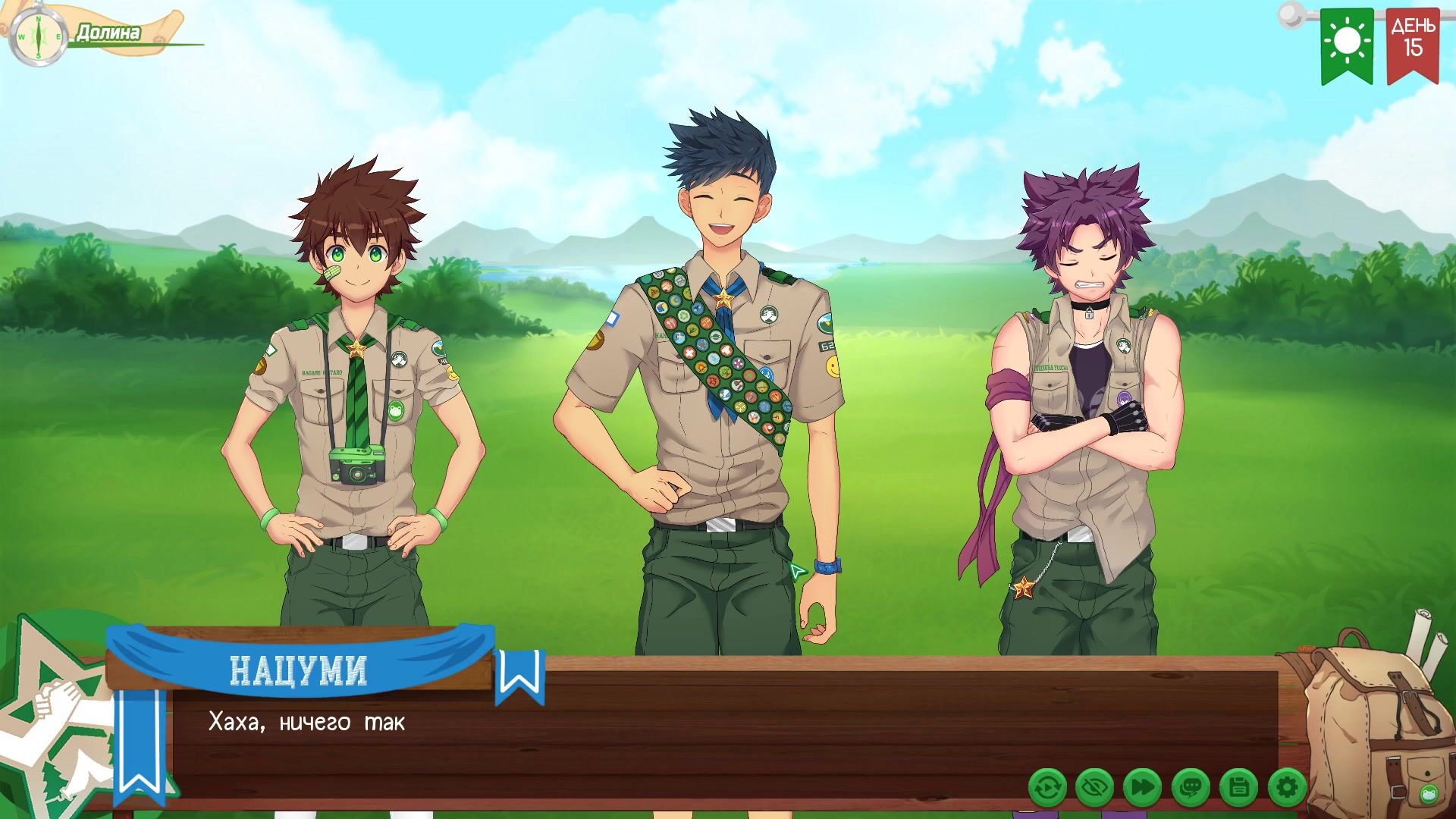Image resolution: width=1456 pixels, height=819 pixels.
Task: Open the save menu floppy disk icon
Action: 1238,788
